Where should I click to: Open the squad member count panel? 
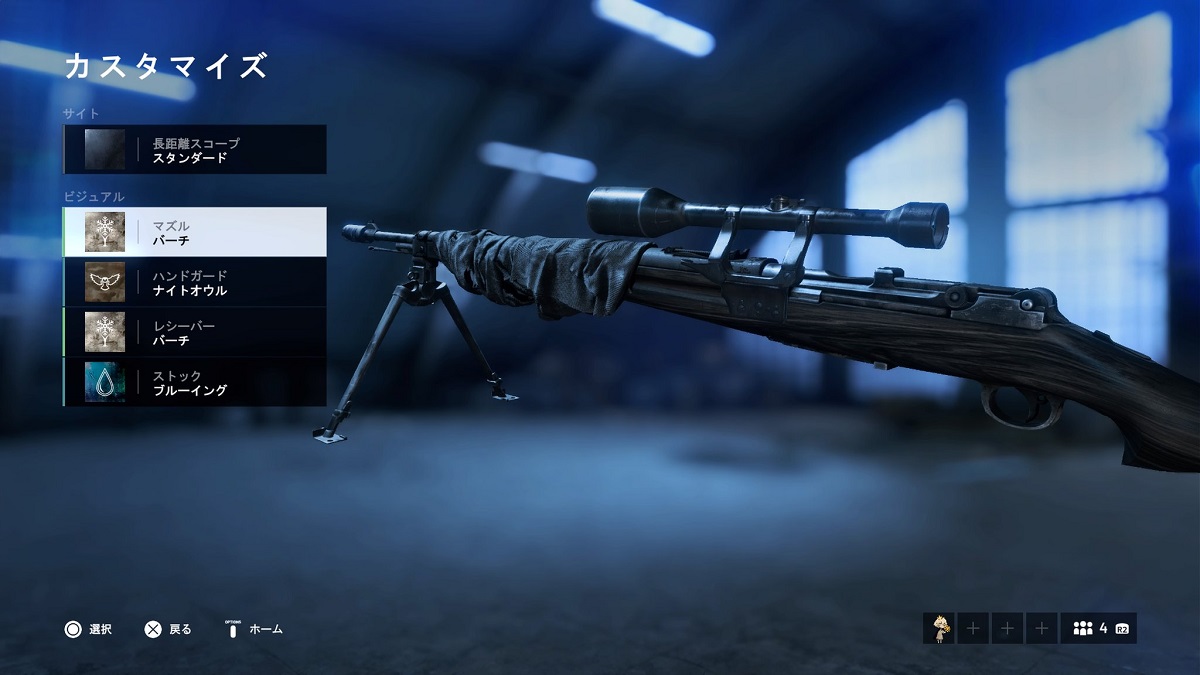1098,628
